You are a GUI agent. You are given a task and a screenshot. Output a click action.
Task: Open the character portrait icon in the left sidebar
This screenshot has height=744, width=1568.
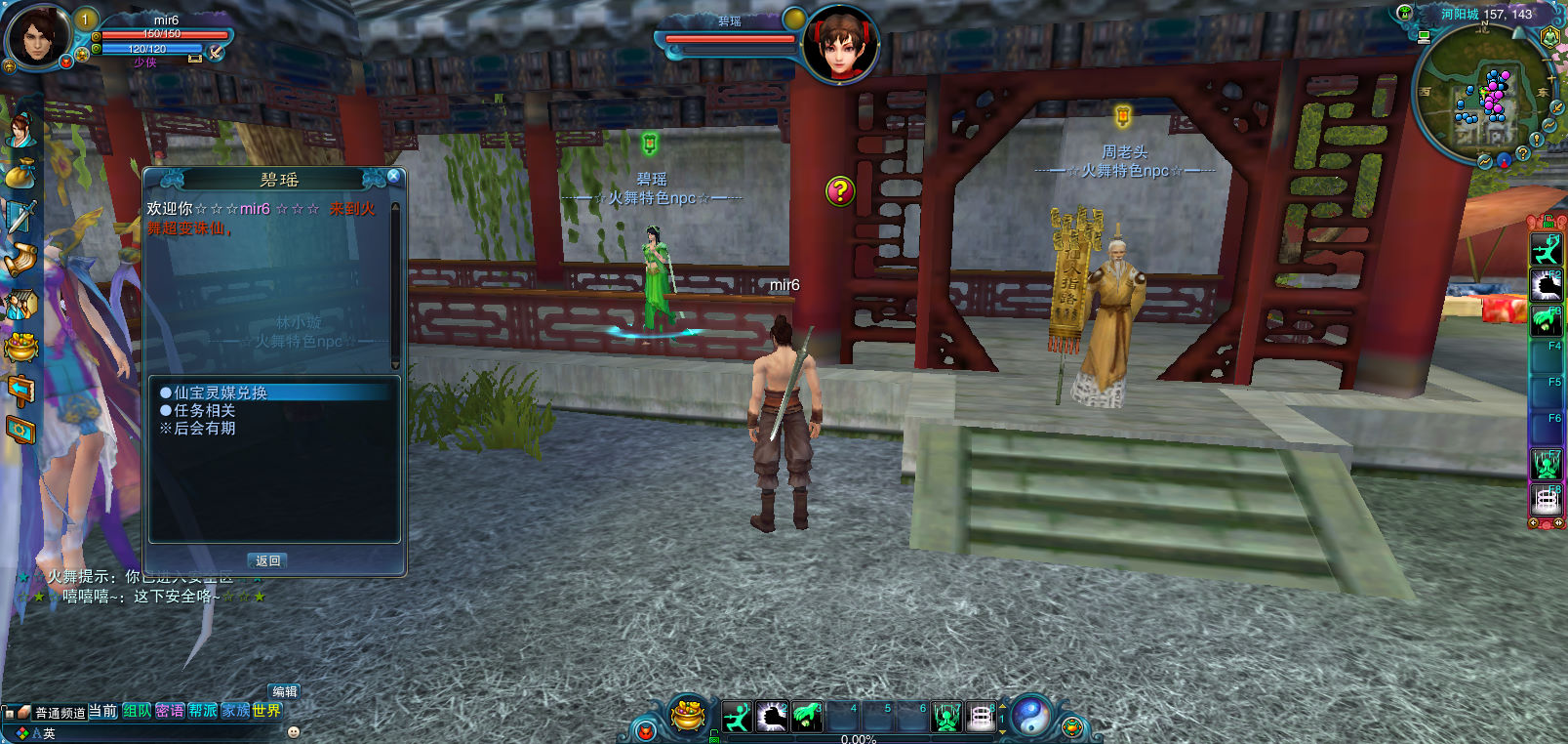pos(20,130)
